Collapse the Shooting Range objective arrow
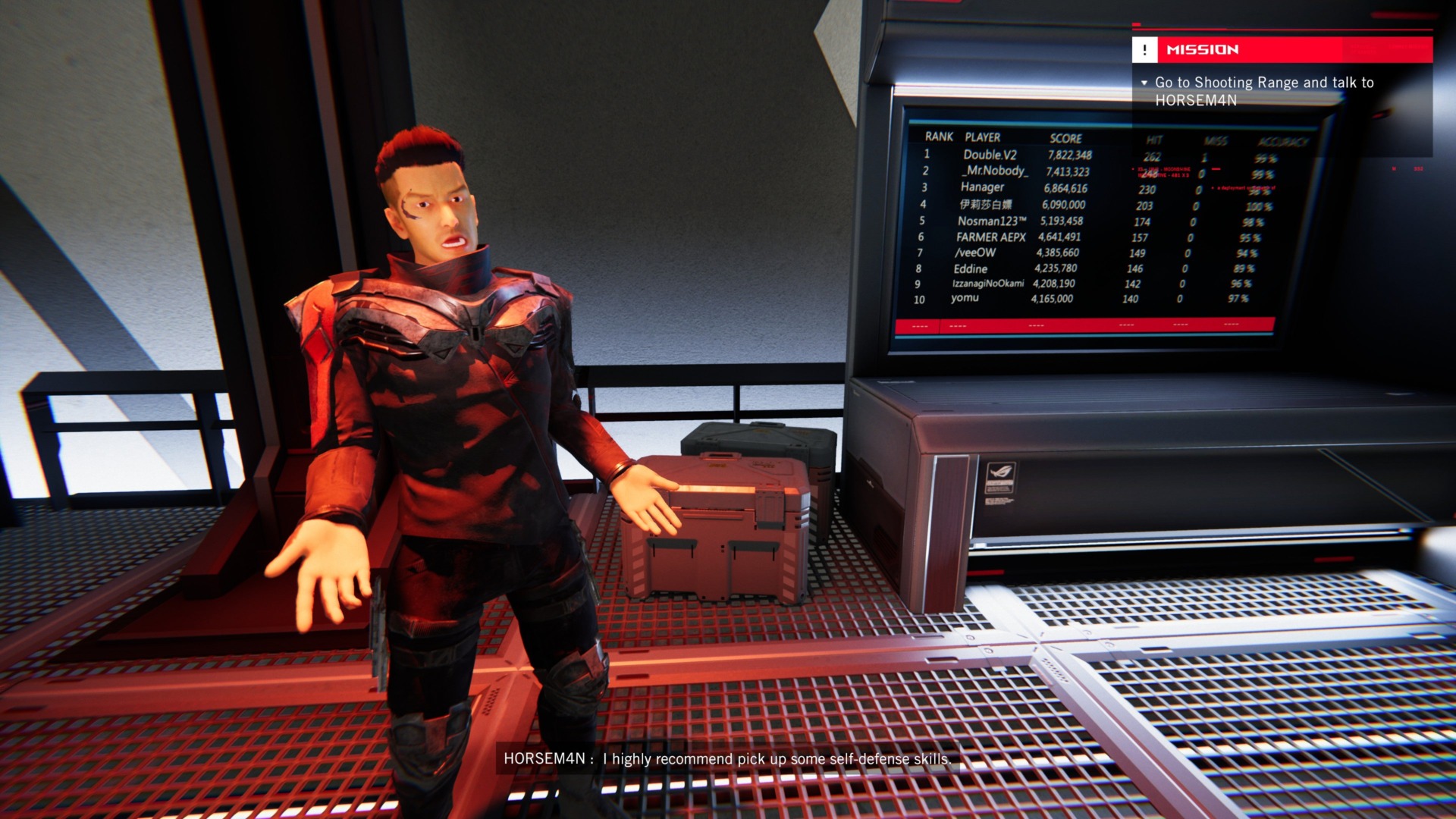Viewport: 1456px width, 819px height. 1144,83
